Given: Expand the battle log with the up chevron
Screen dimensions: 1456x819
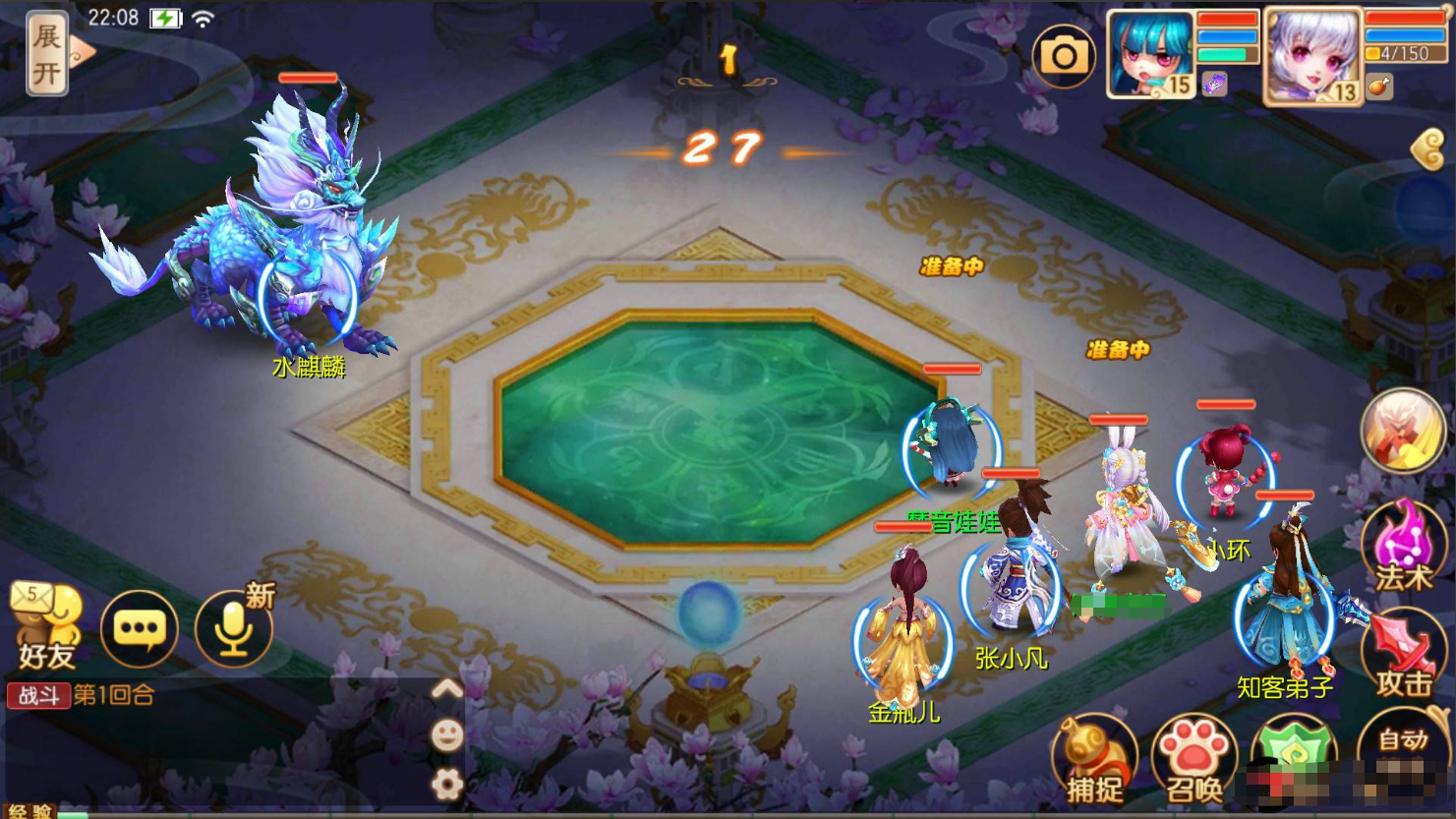Looking at the screenshot, I should [x=447, y=689].
